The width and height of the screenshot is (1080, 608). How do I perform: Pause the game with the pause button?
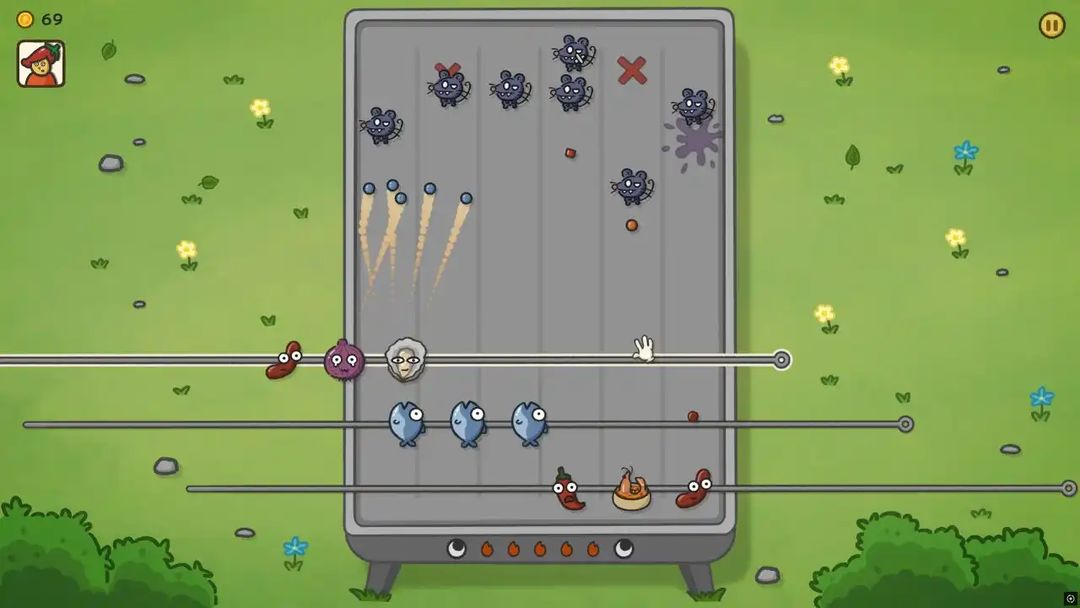pos(1051,25)
